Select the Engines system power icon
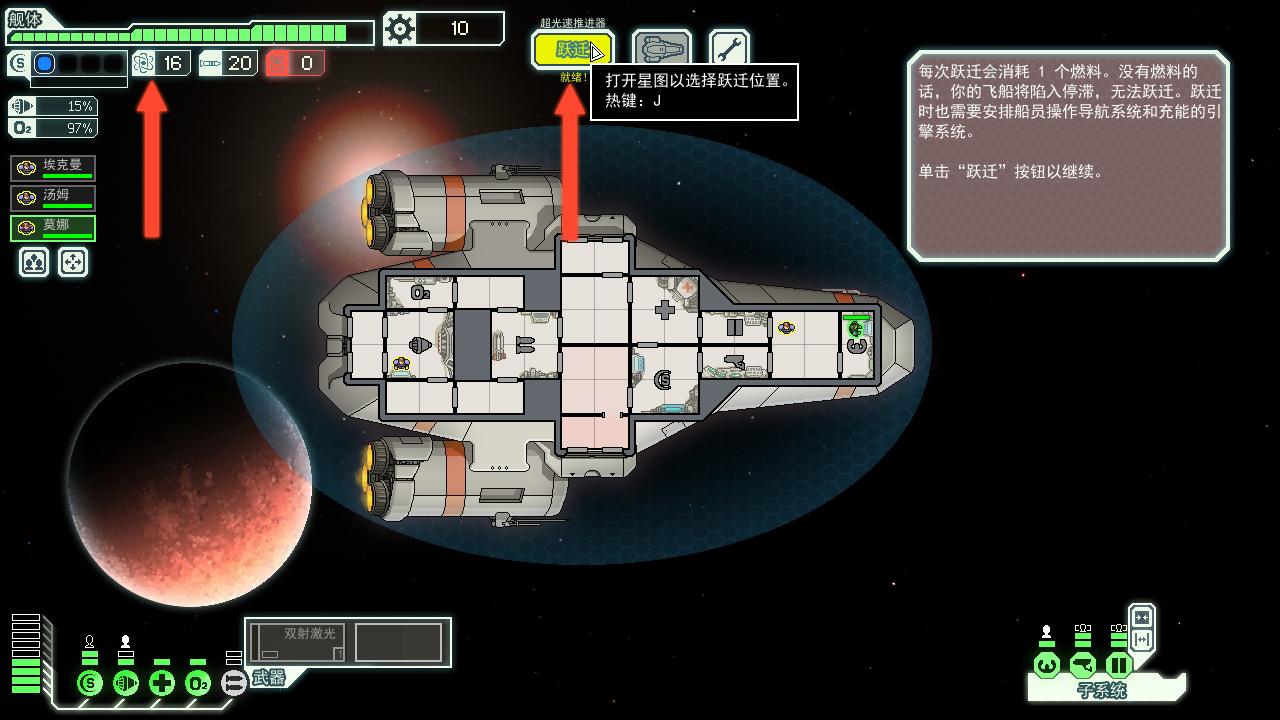Viewport: 1280px width, 720px height. [x=124, y=682]
